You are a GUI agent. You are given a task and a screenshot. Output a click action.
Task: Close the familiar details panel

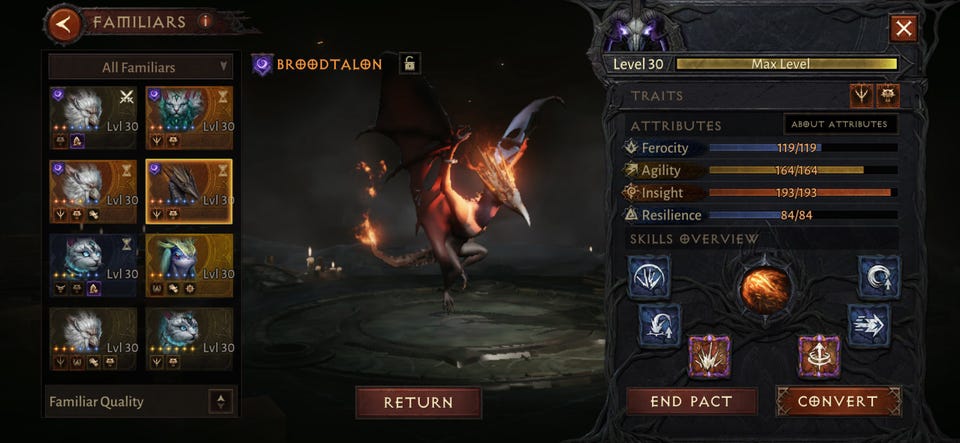[904, 28]
